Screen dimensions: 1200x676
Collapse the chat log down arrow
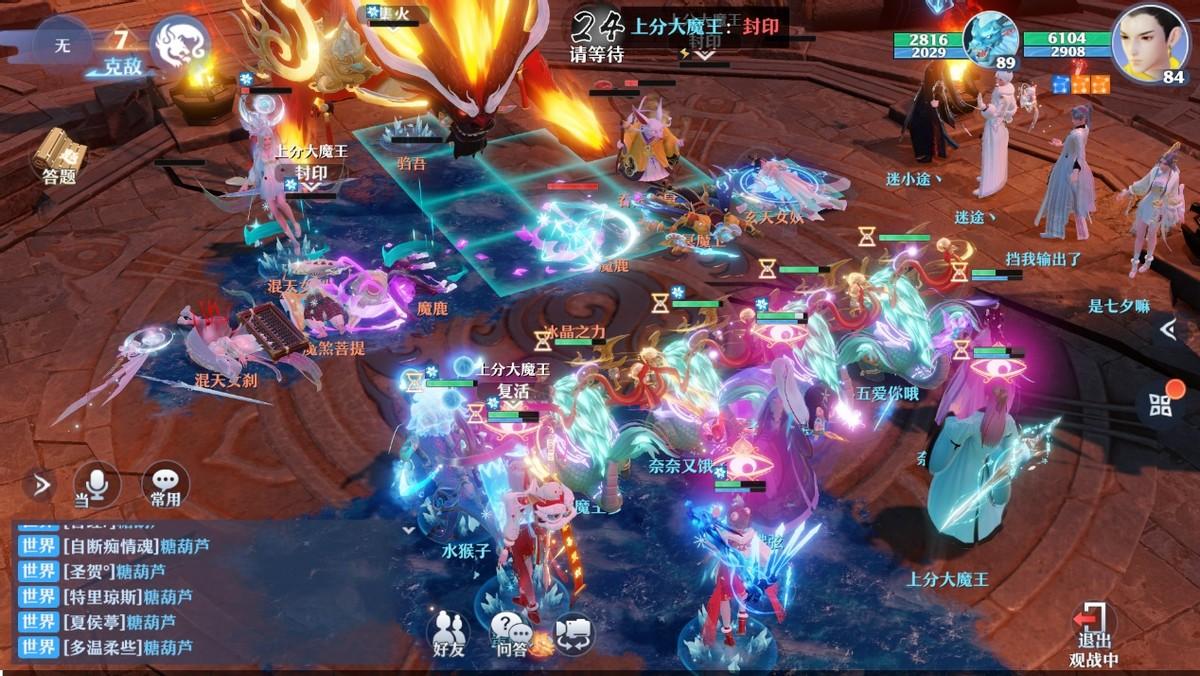(408, 529)
